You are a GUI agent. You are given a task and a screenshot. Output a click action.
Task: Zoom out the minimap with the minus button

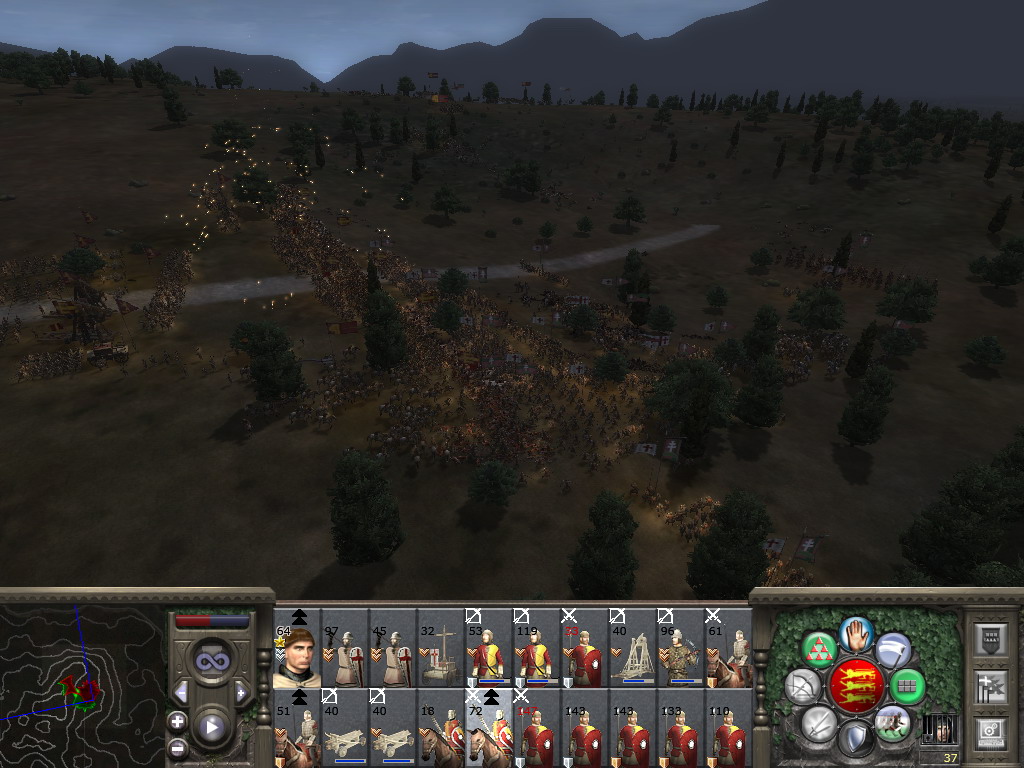coord(177,747)
